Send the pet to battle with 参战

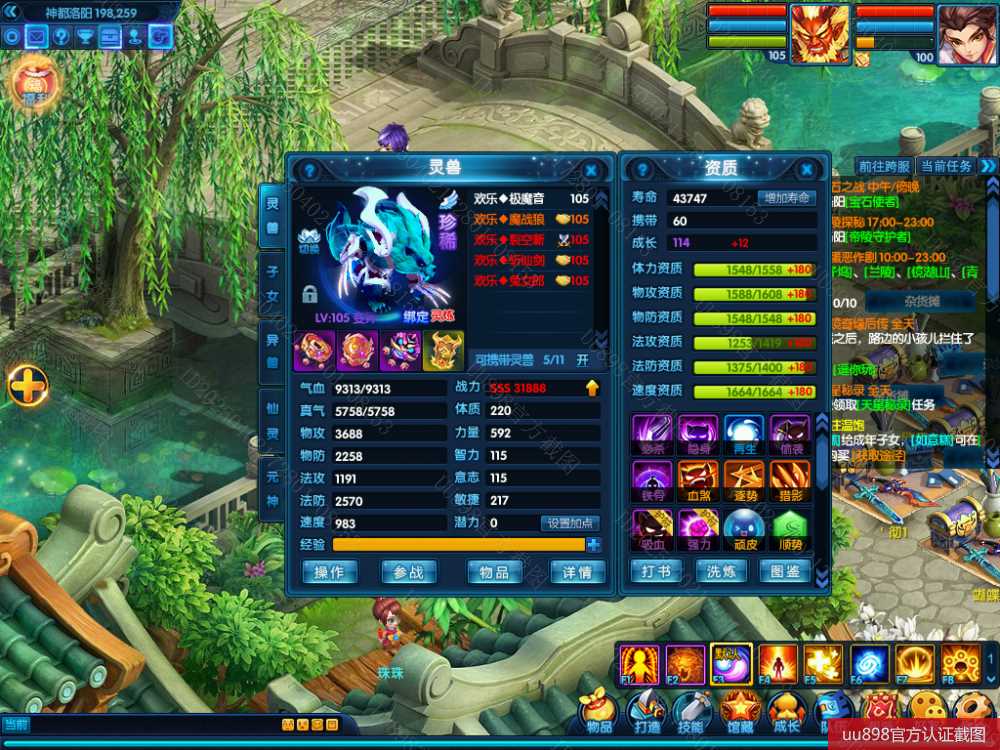coord(408,572)
